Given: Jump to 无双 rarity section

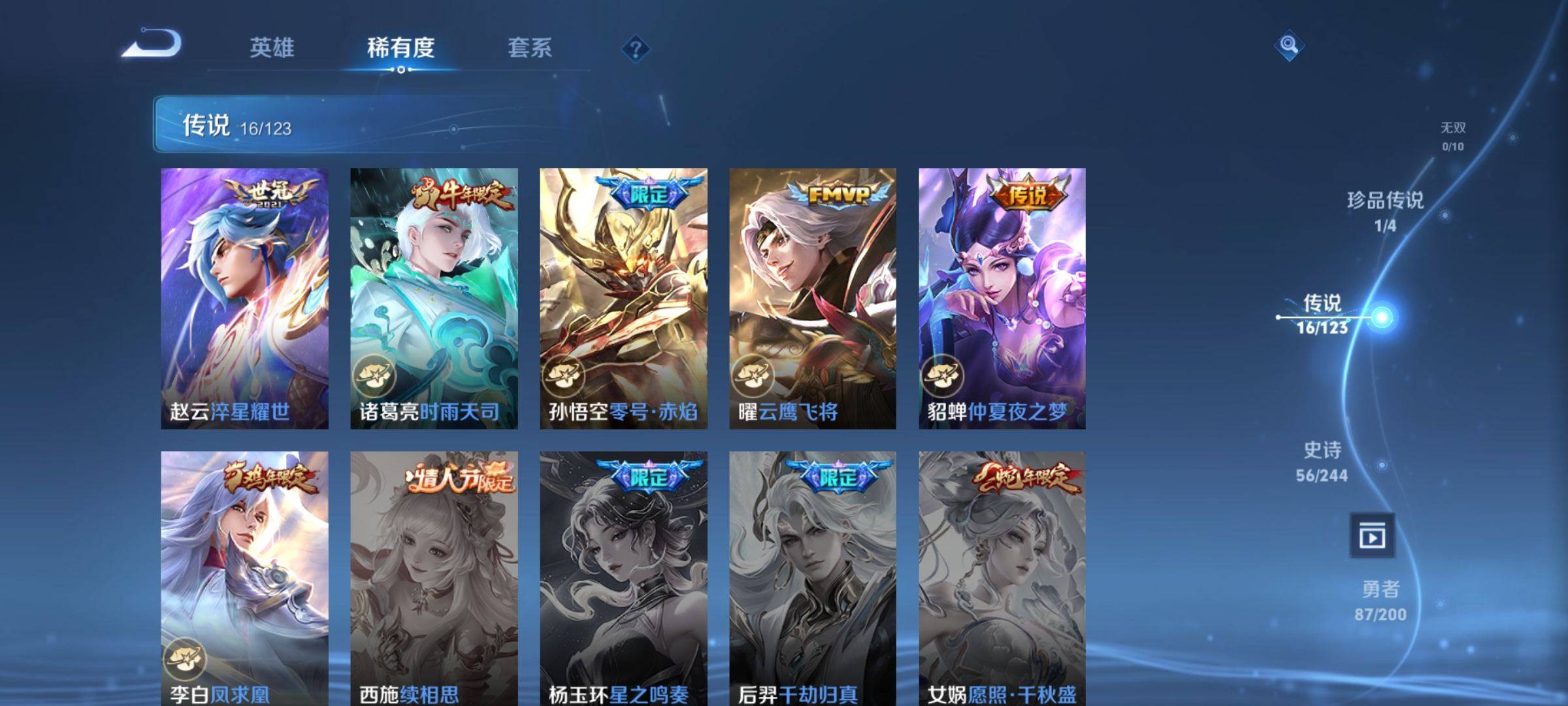Looking at the screenshot, I should [1453, 136].
